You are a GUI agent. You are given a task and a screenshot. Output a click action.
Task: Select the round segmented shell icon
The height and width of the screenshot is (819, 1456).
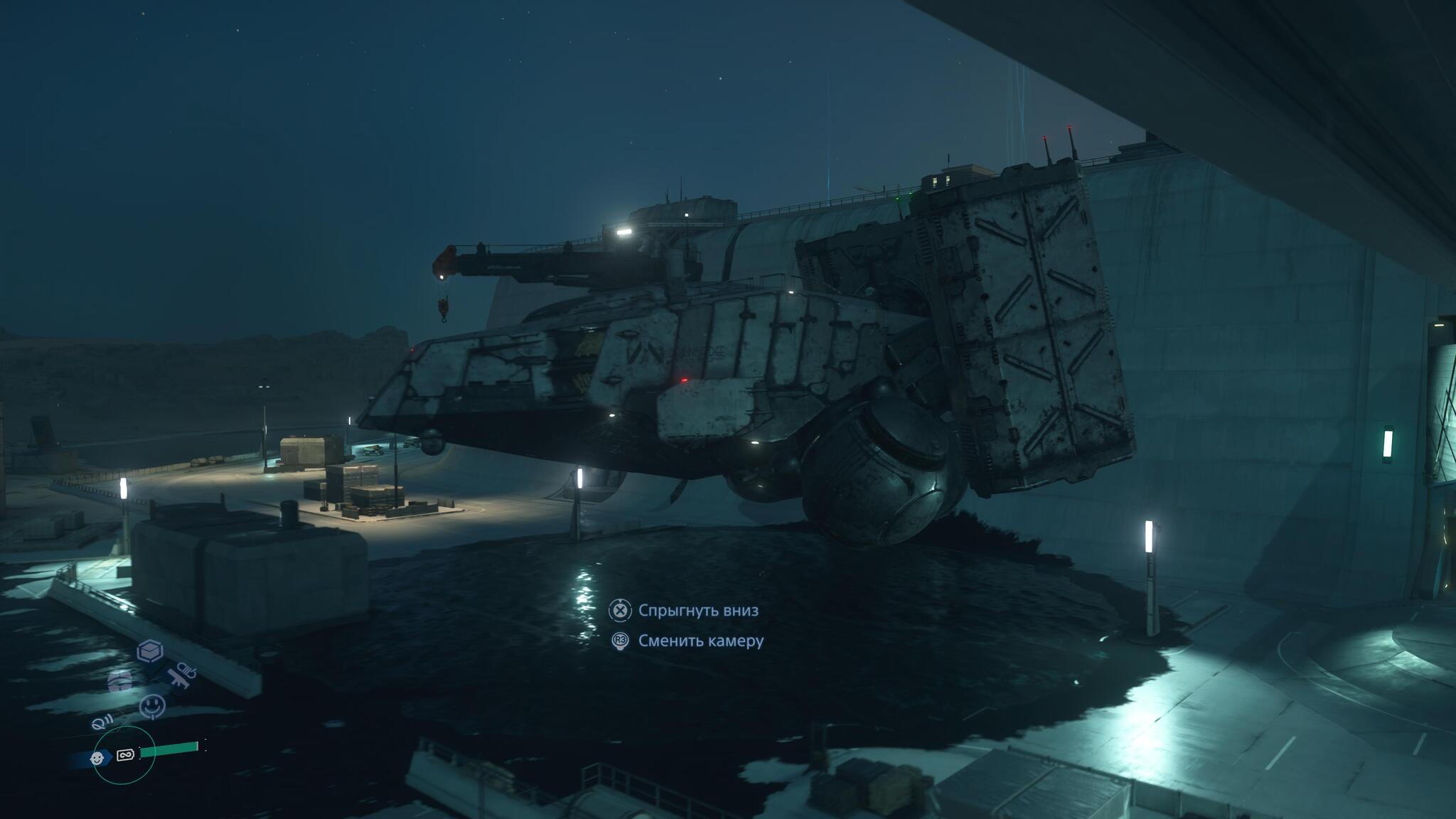[120, 681]
